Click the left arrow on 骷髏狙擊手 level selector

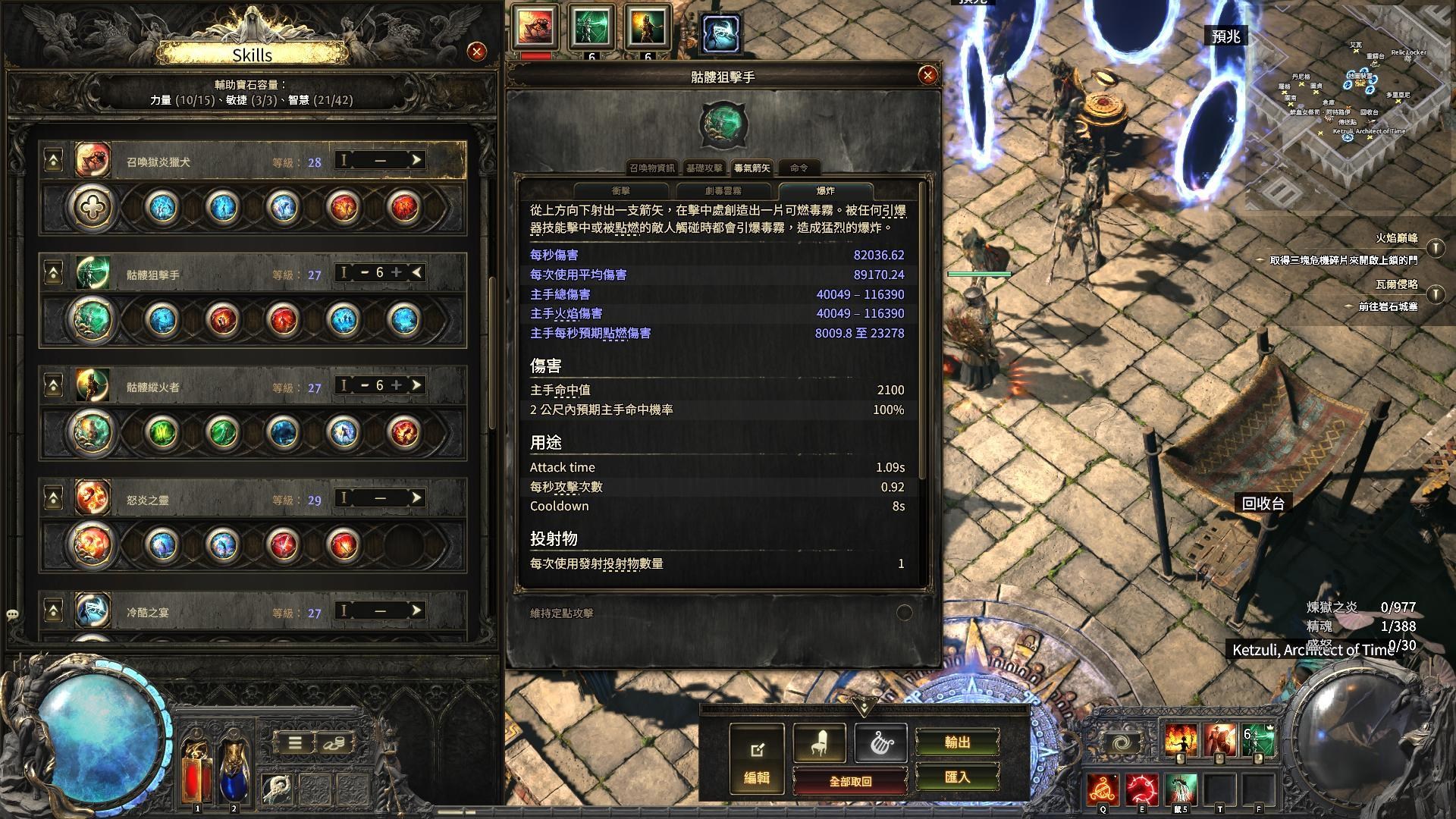(416, 273)
